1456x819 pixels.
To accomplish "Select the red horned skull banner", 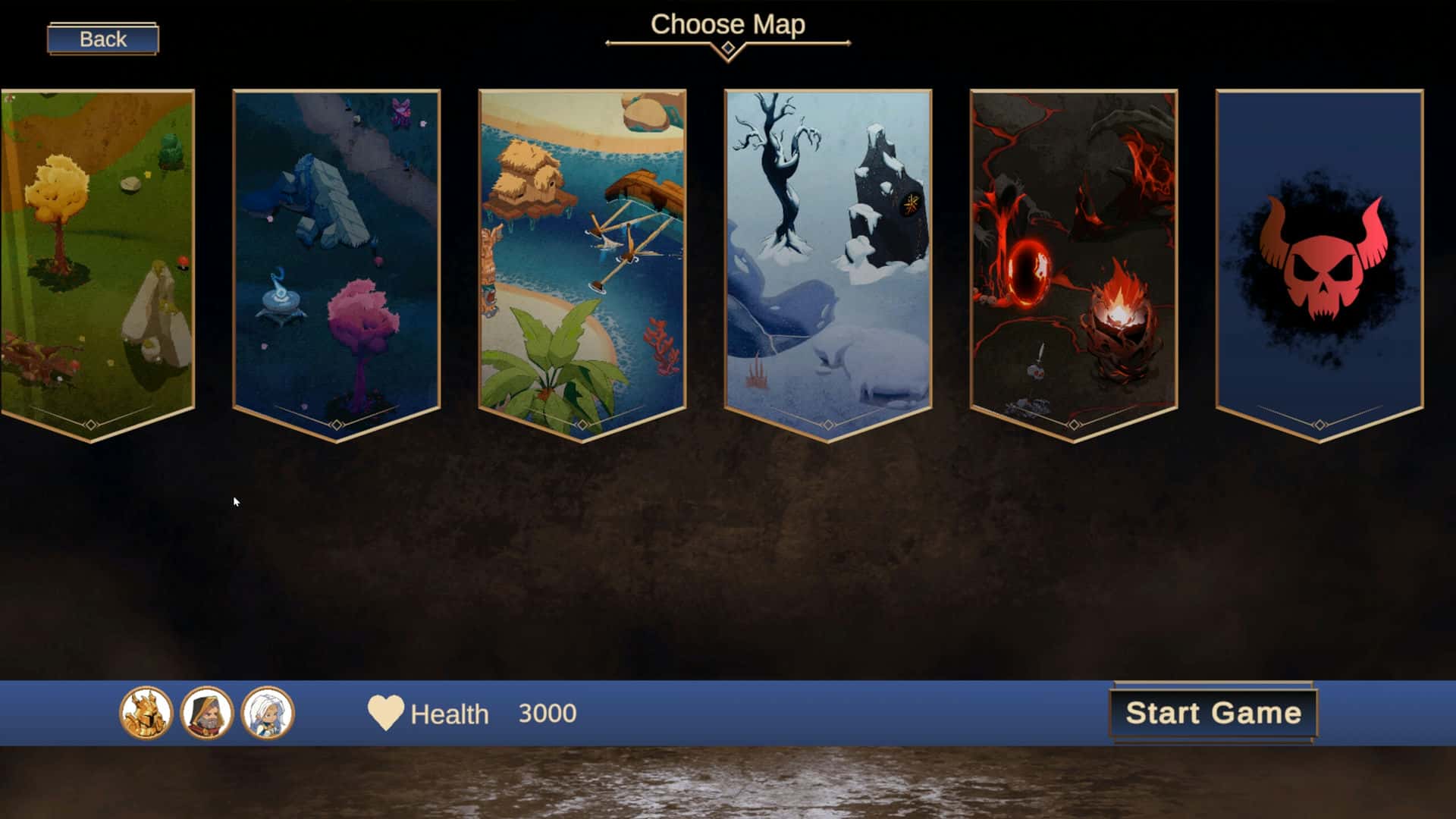I will pyautogui.click(x=1319, y=258).
